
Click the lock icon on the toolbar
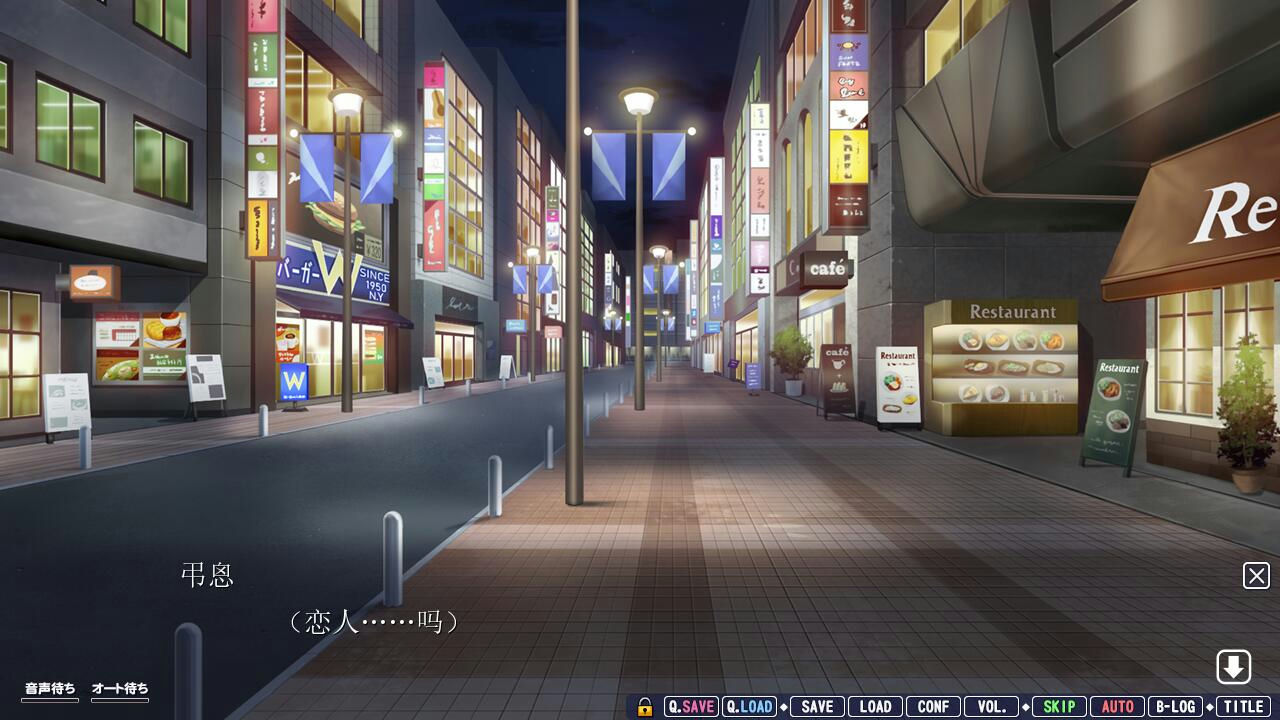tap(645, 707)
